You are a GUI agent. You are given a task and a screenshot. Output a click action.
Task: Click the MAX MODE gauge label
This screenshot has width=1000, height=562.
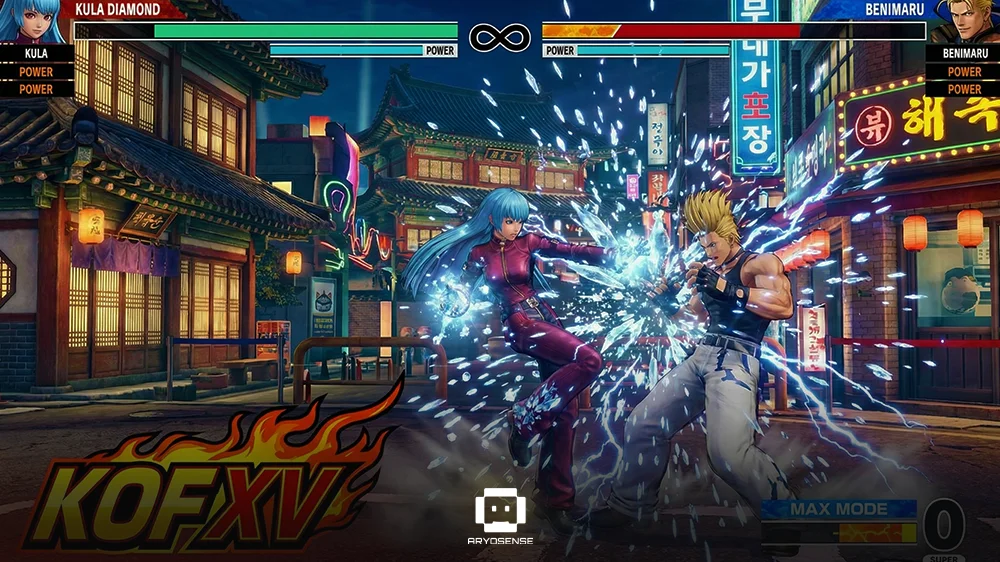pos(838,509)
